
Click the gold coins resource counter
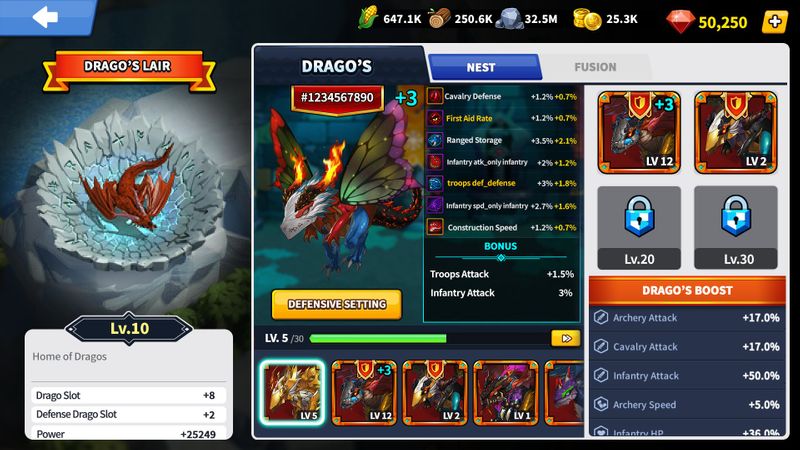click(607, 19)
